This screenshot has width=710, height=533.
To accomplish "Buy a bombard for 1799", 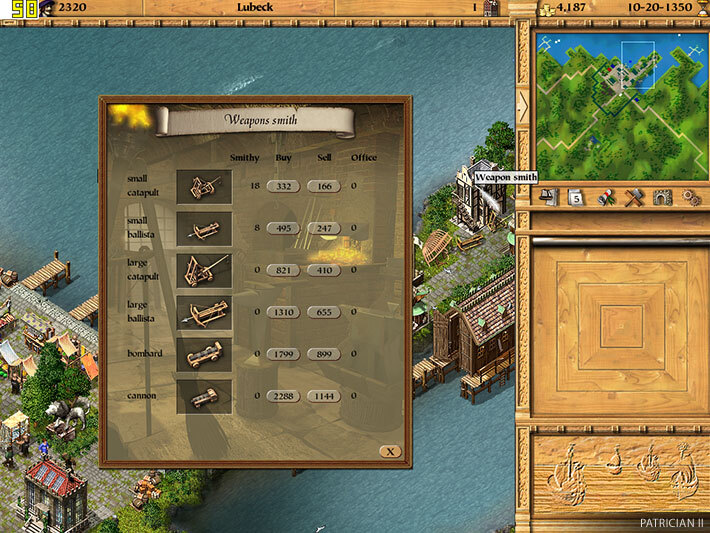I will pos(283,354).
